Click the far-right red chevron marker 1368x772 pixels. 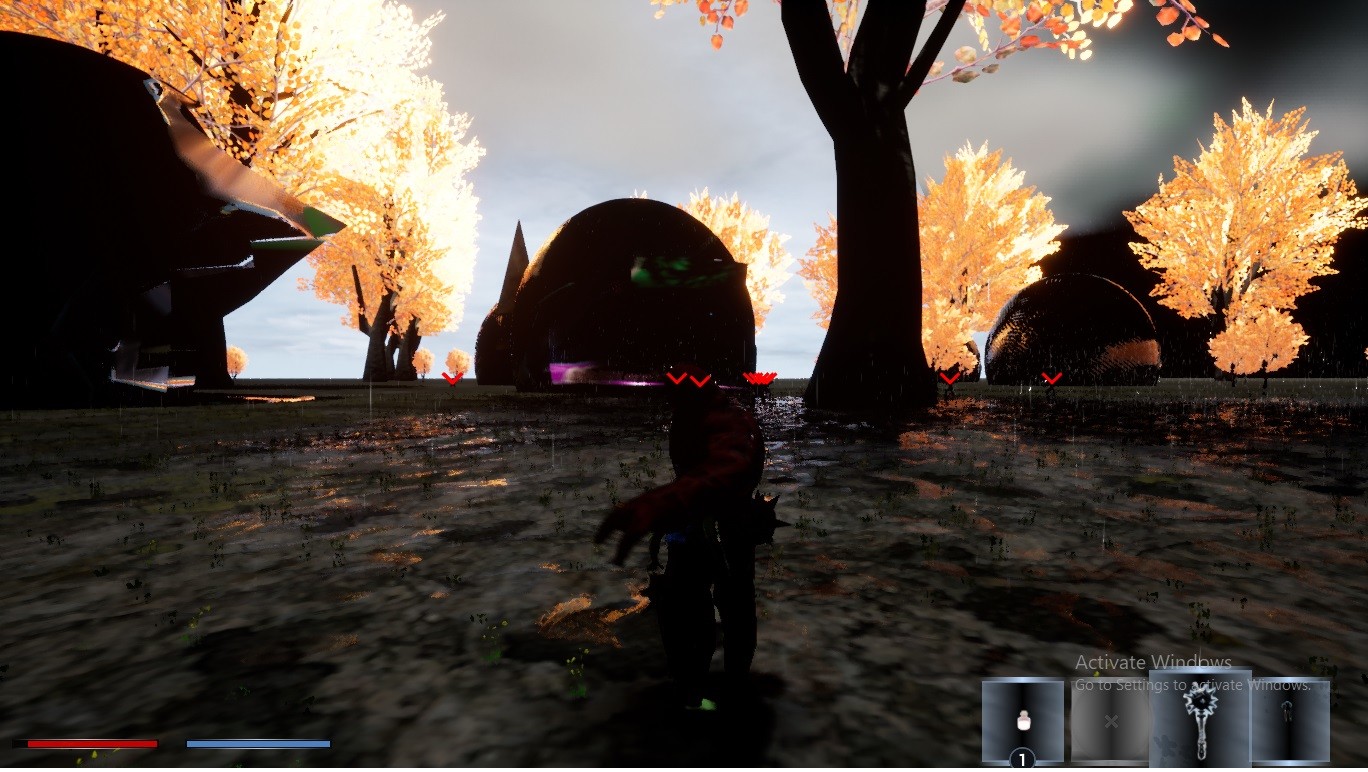pos(1052,378)
